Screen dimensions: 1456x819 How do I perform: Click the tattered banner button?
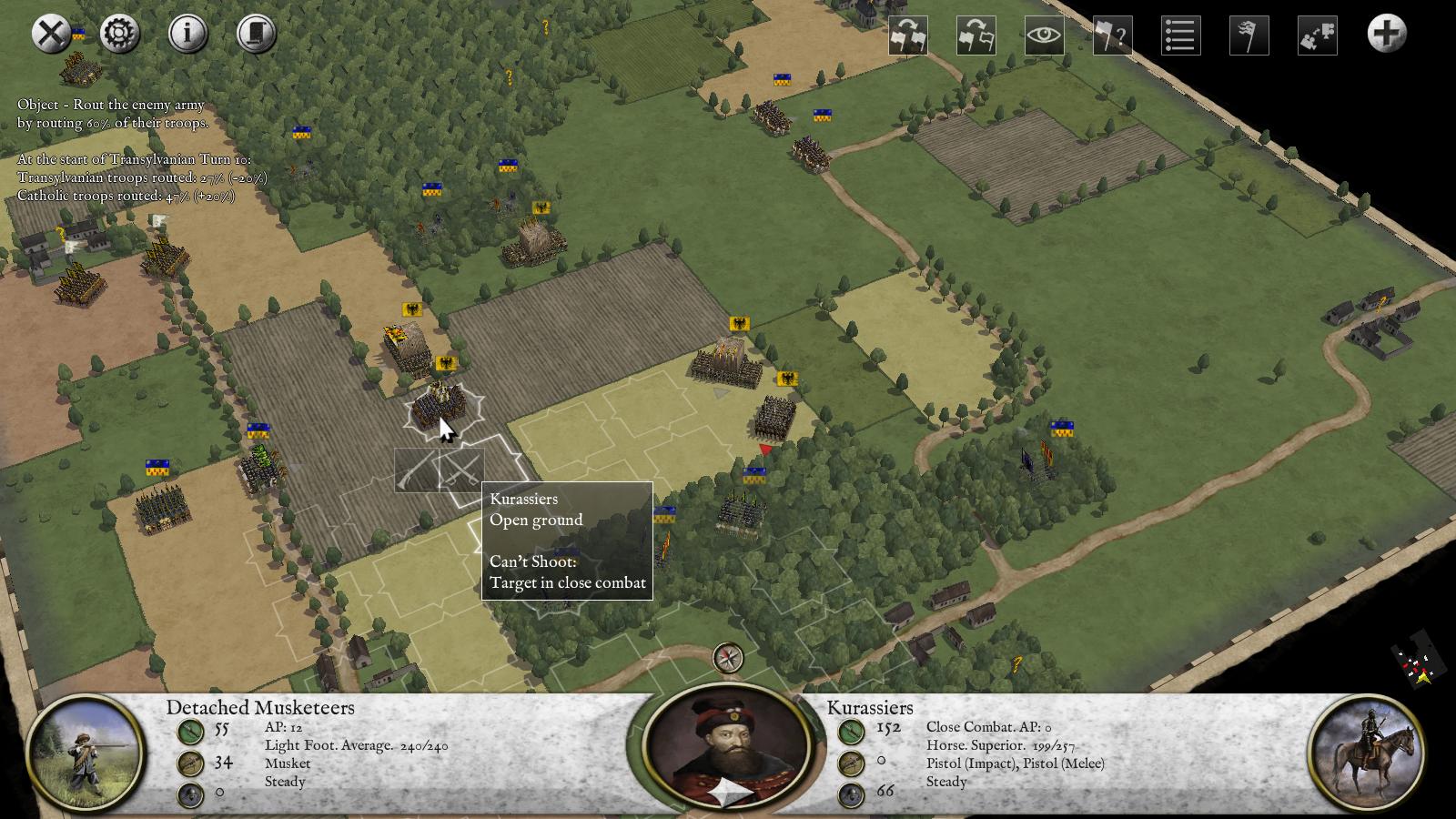point(1249,36)
